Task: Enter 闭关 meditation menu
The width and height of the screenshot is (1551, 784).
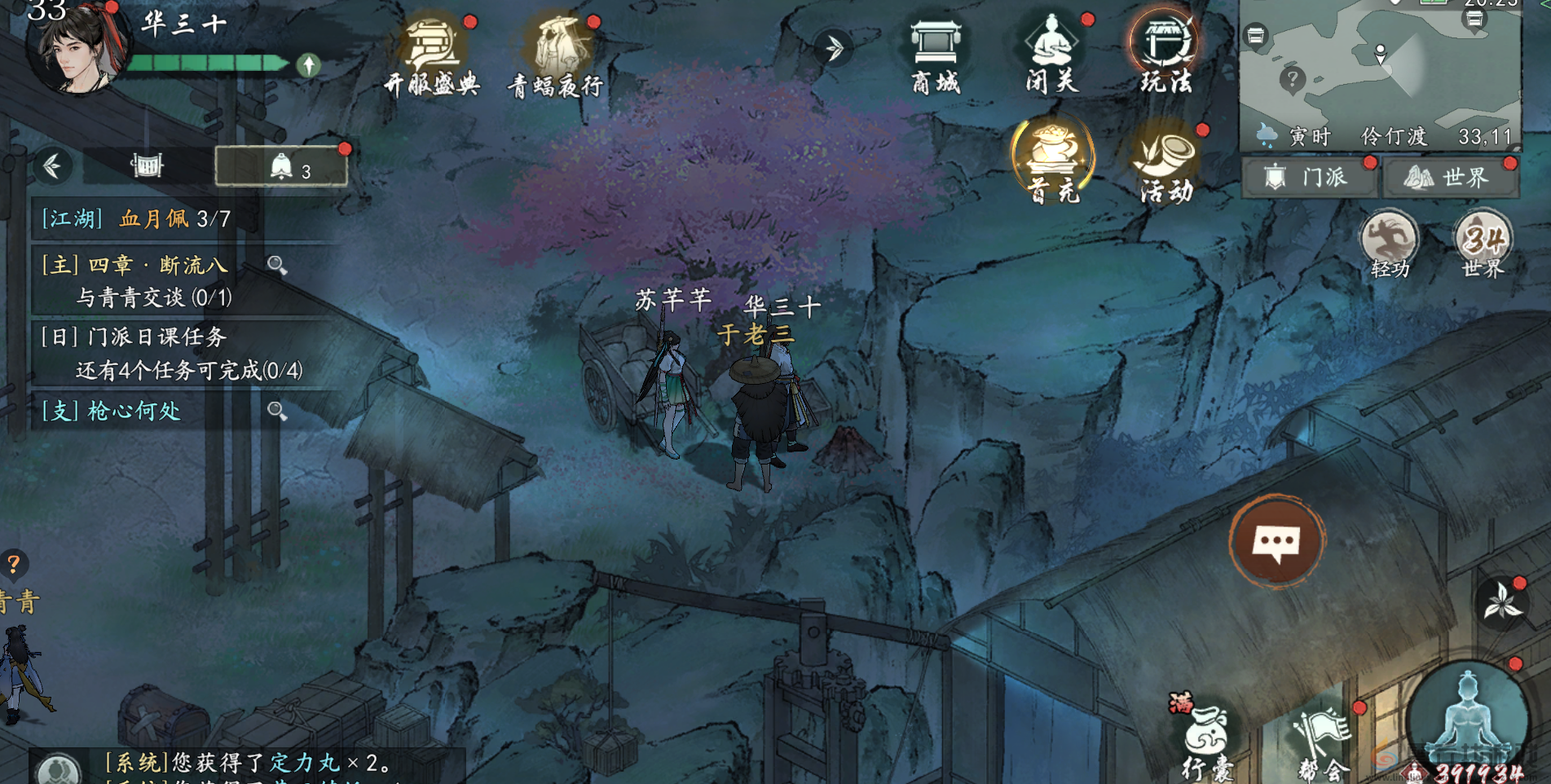Action: 1051,51
